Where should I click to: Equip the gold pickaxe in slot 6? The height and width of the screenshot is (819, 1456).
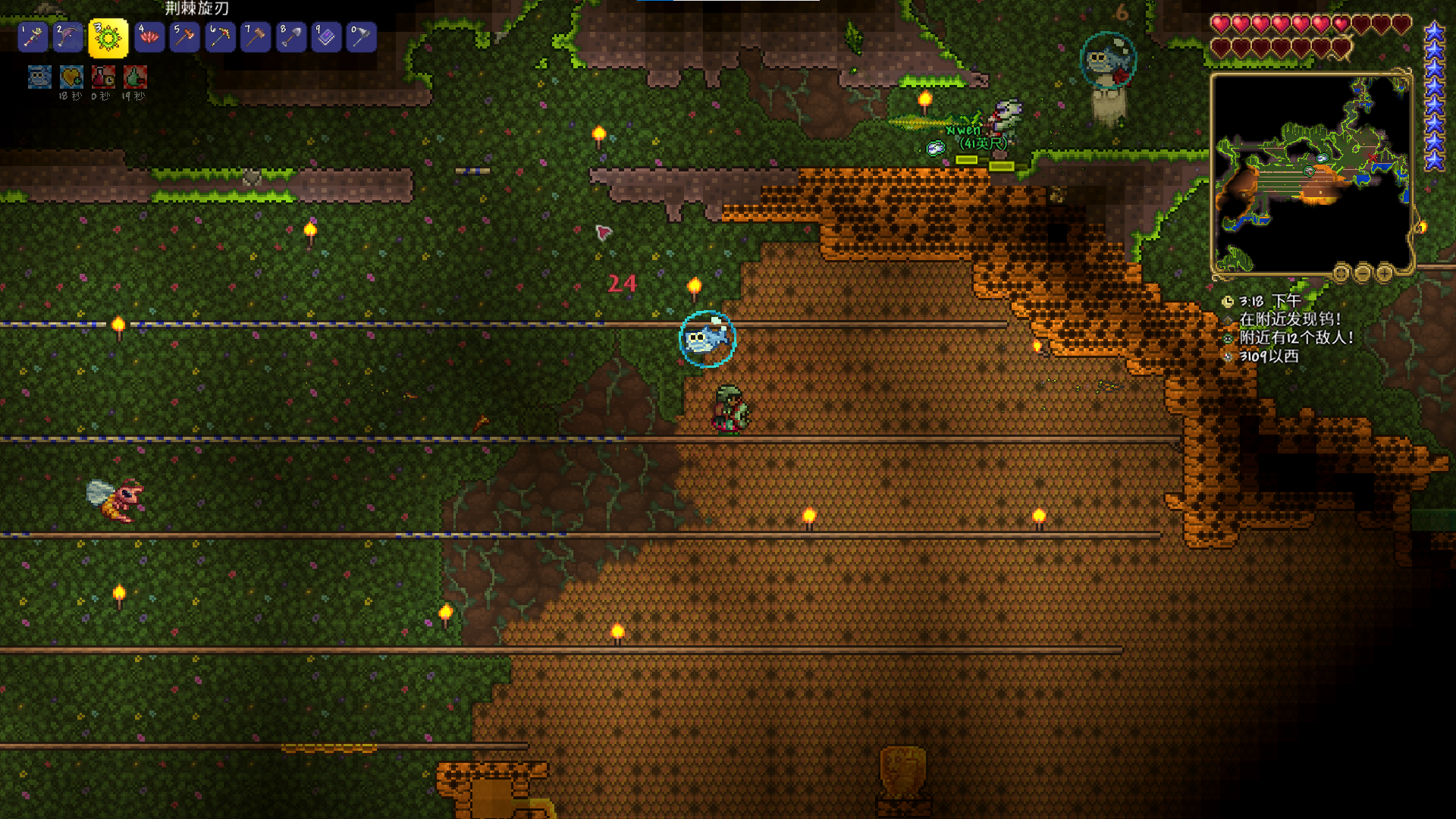(220, 37)
